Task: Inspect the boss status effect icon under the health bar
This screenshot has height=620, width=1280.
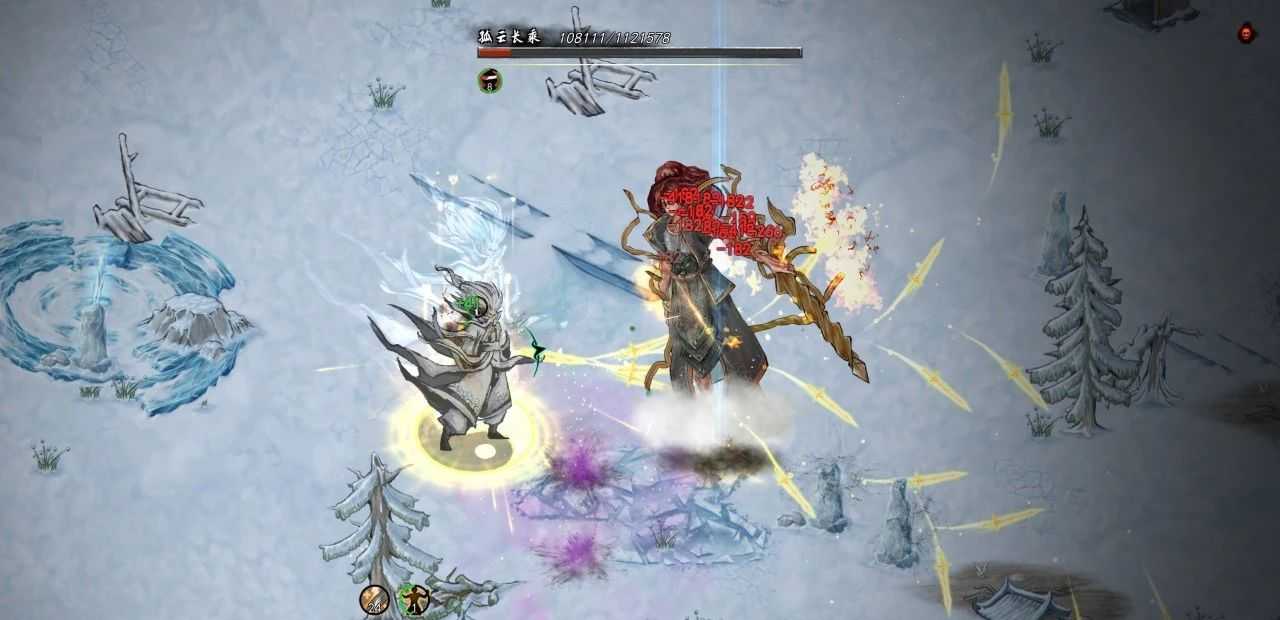Action: pos(490,80)
